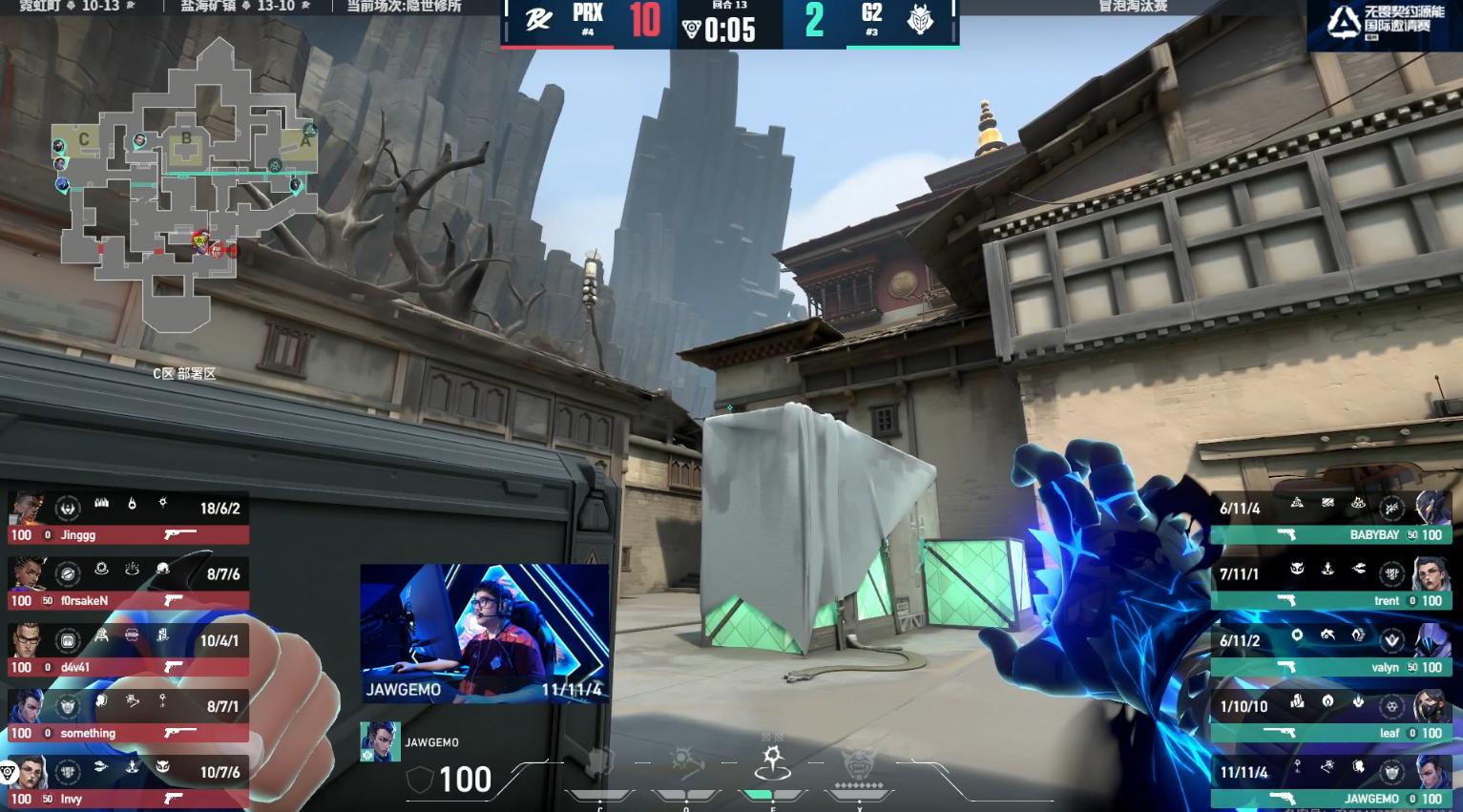
Task: Open the JAWGEMO player camera feed
Action: coord(484,633)
